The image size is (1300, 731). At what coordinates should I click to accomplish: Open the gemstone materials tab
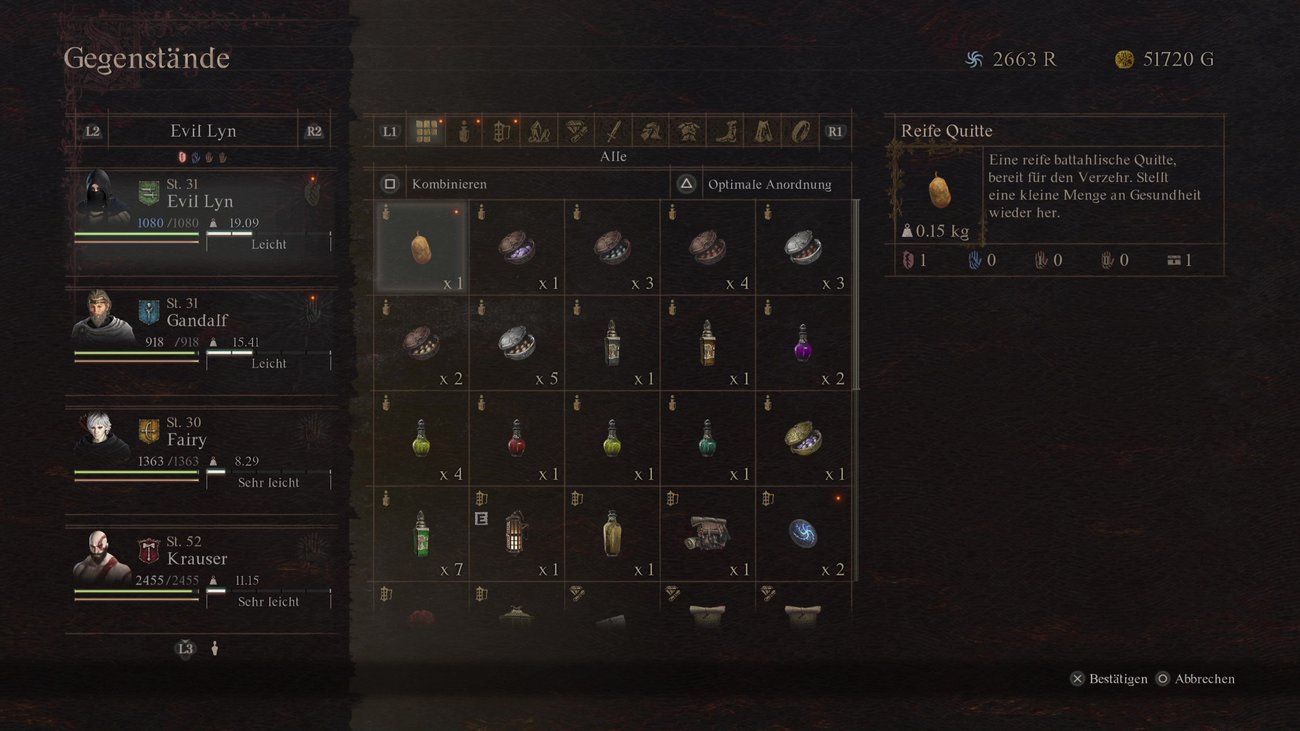pos(576,131)
